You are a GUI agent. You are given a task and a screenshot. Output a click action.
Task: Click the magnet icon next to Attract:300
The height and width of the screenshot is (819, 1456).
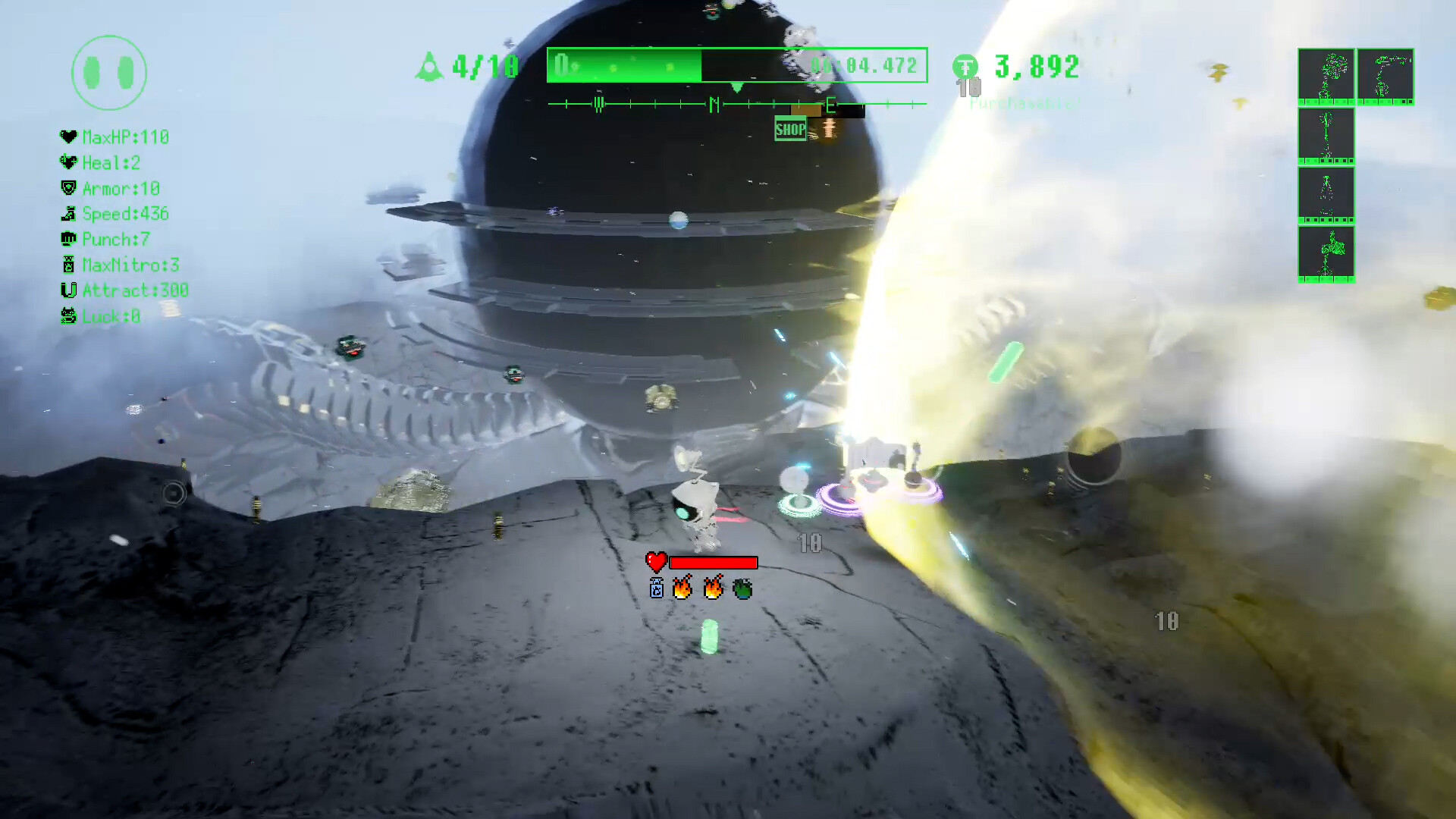68,290
